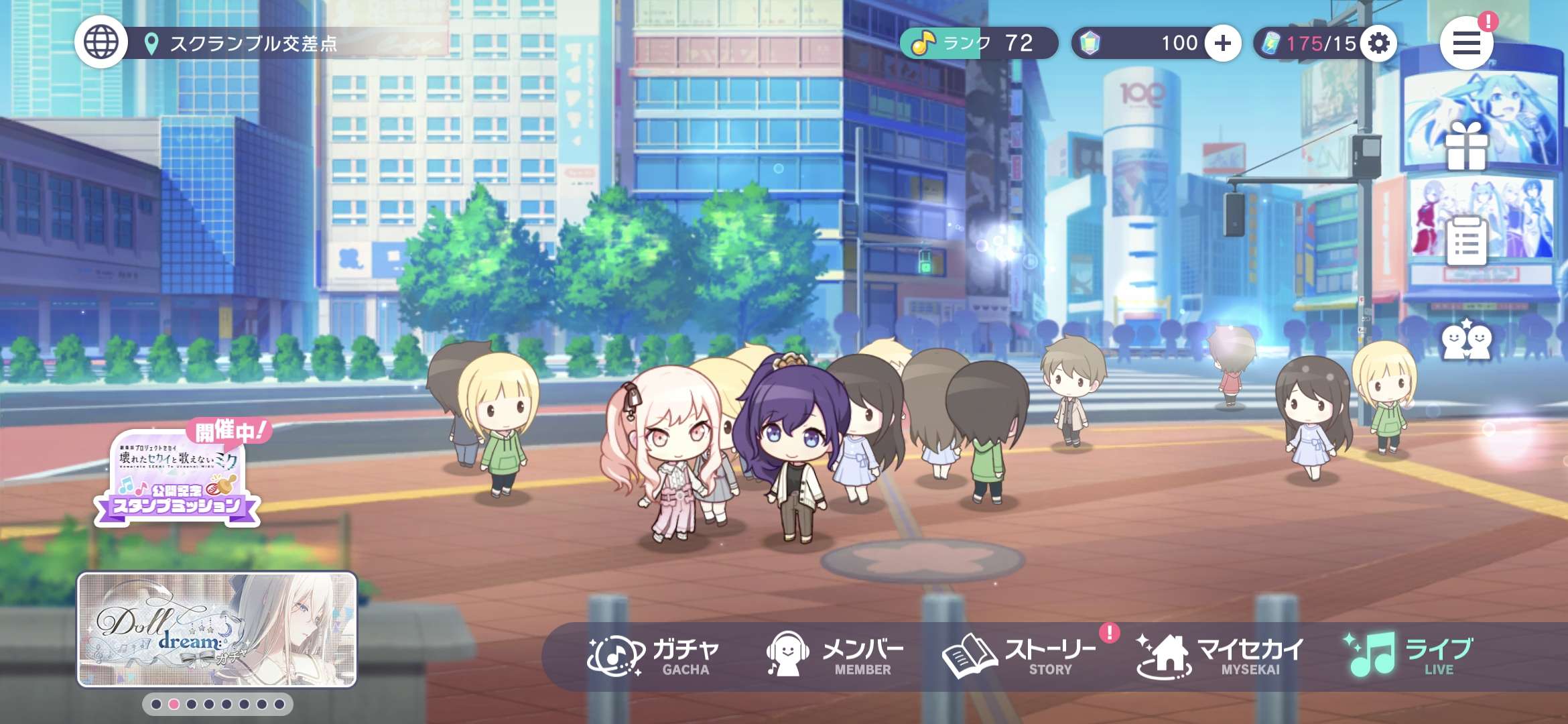1568x724 pixels.
Task: Start the Live menu
Action: click(1411, 655)
